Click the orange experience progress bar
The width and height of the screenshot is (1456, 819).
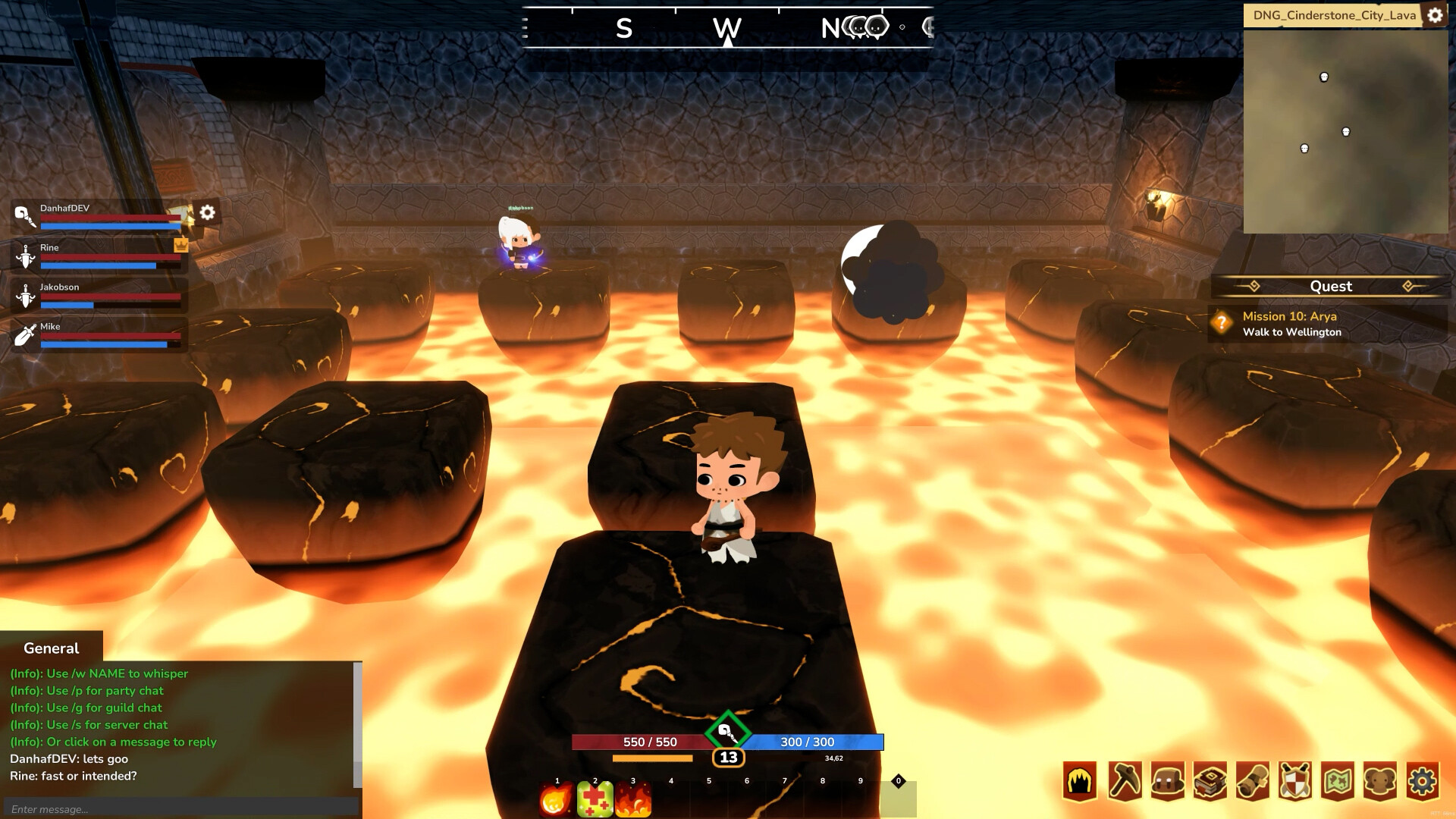pos(654,758)
